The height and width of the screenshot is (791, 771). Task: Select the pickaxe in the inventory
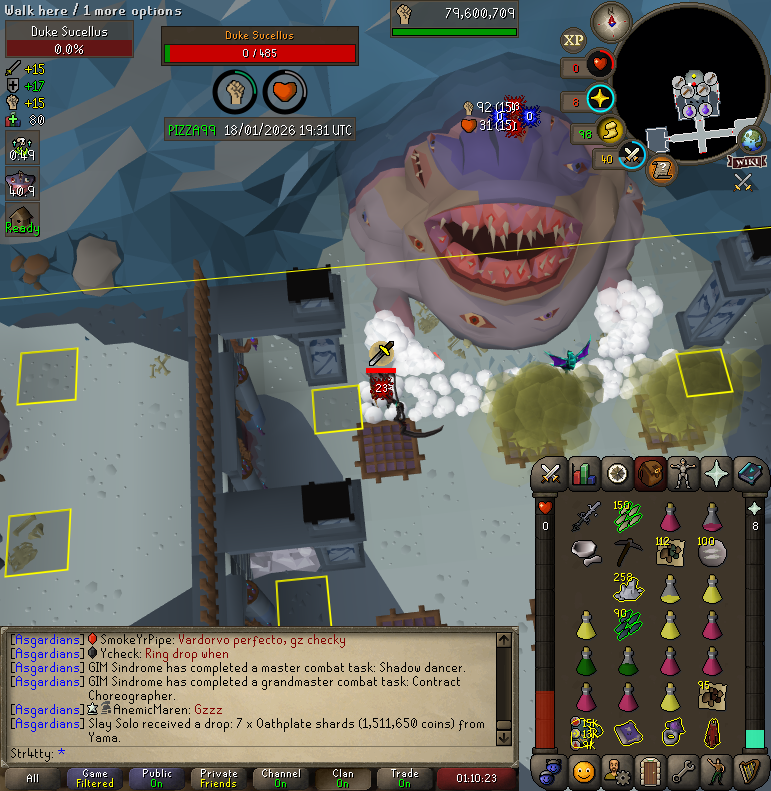pyautogui.click(x=628, y=550)
